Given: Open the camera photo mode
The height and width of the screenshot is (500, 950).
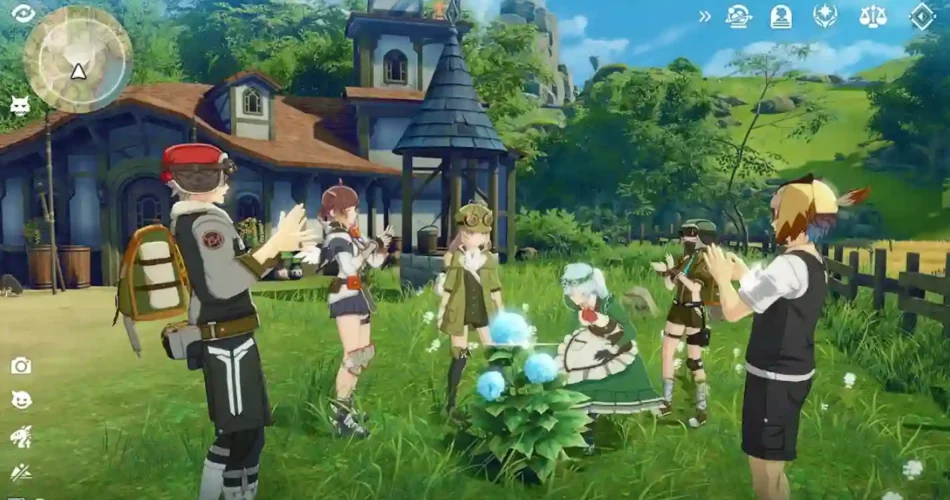Looking at the screenshot, I should [21, 366].
